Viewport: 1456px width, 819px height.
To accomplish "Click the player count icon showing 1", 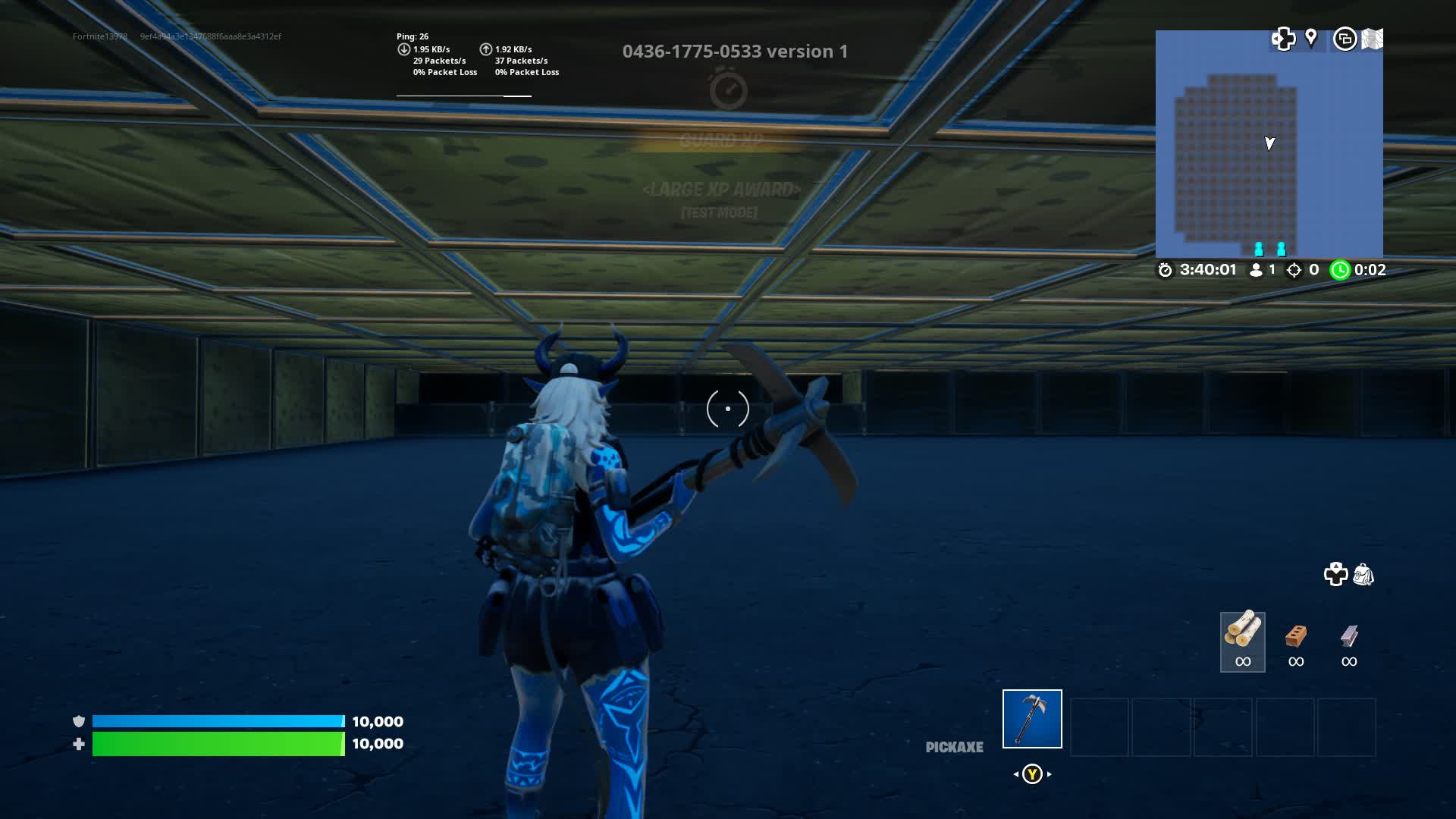I will [x=1255, y=269].
